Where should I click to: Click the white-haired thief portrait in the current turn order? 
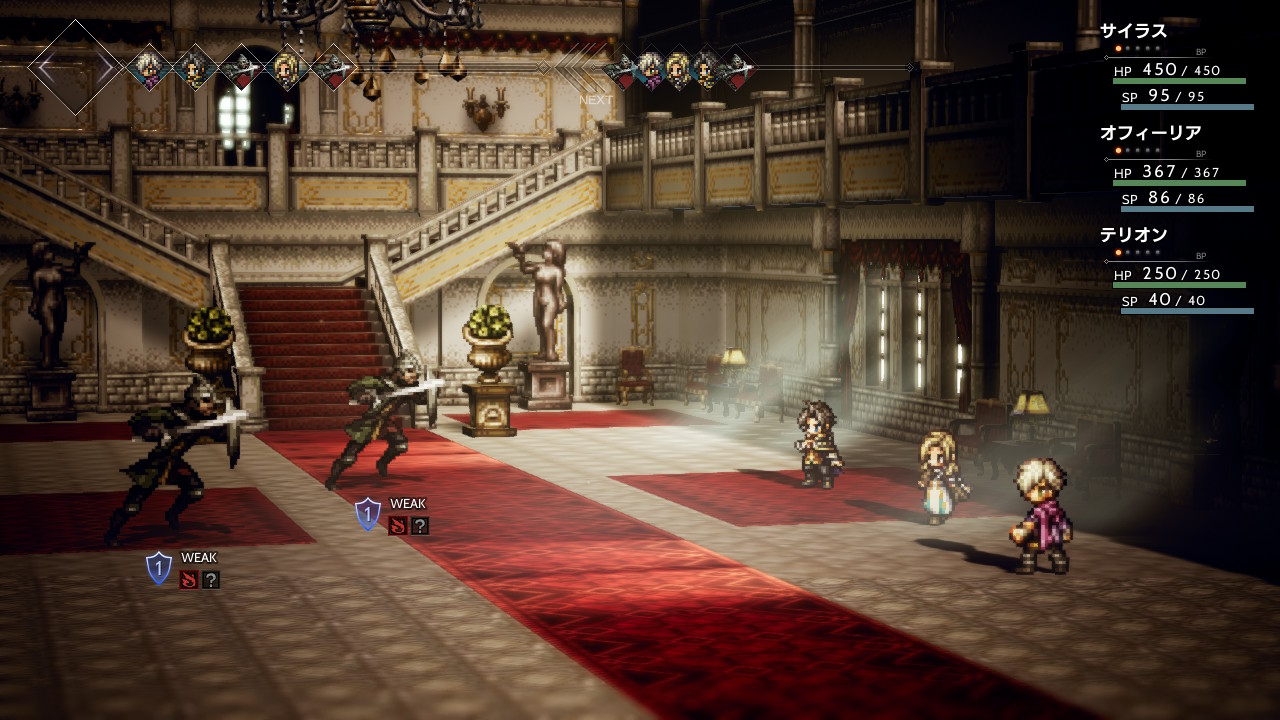pyautogui.click(x=150, y=67)
